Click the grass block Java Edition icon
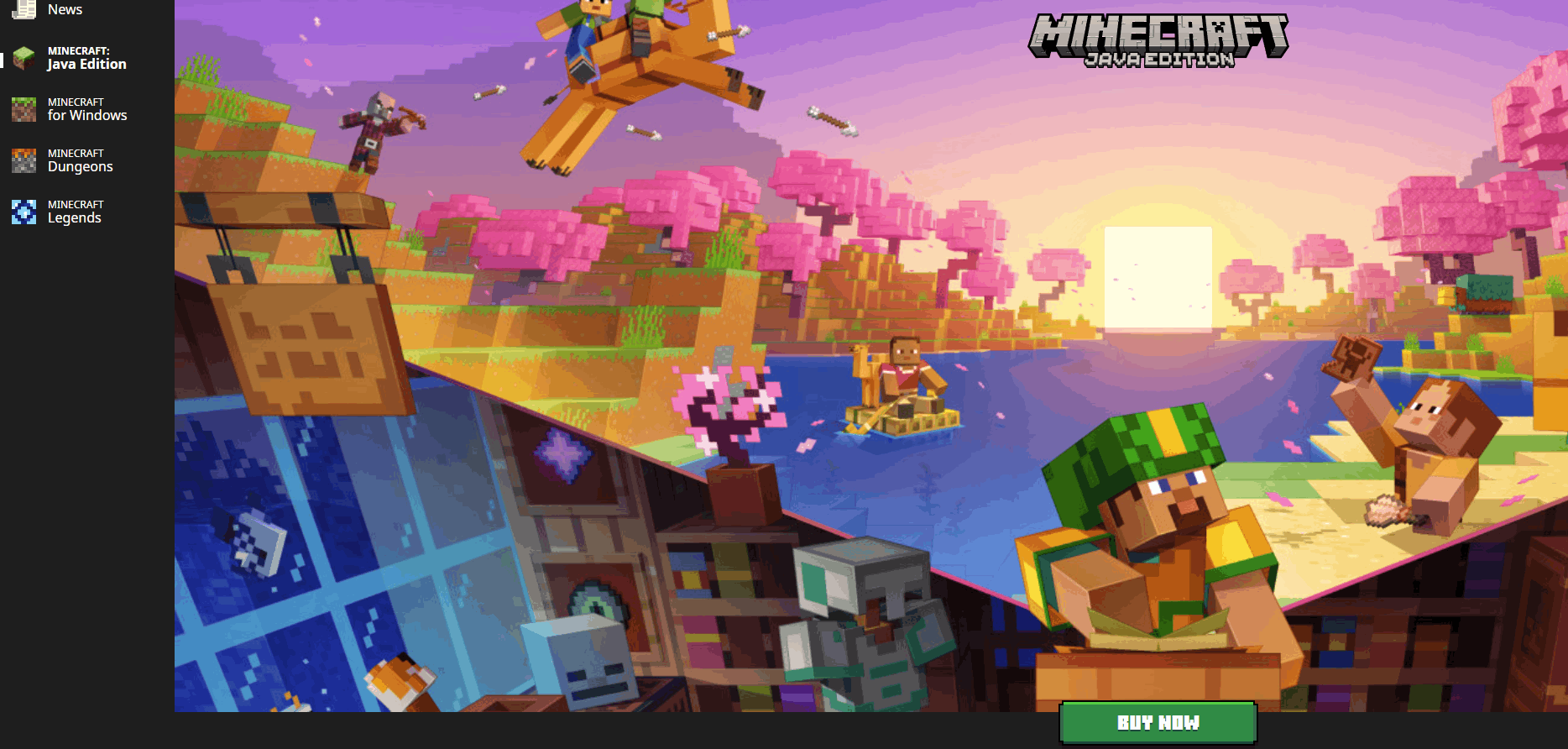Screen dimensions: 1568x749 tap(22, 57)
